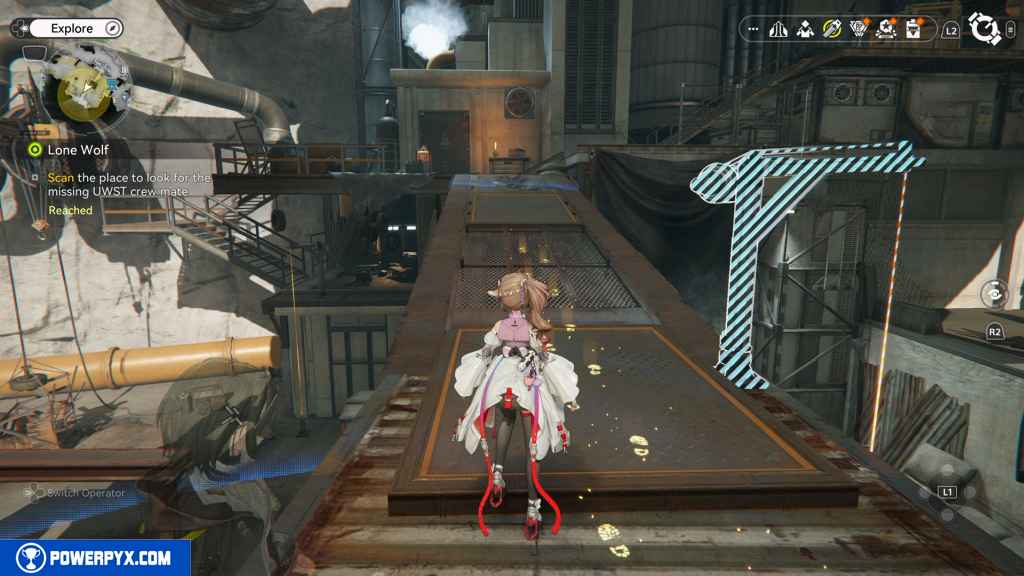Select the Lone Wolf quest tracker
The width and height of the screenshot is (1024, 576).
tap(78, 149)
